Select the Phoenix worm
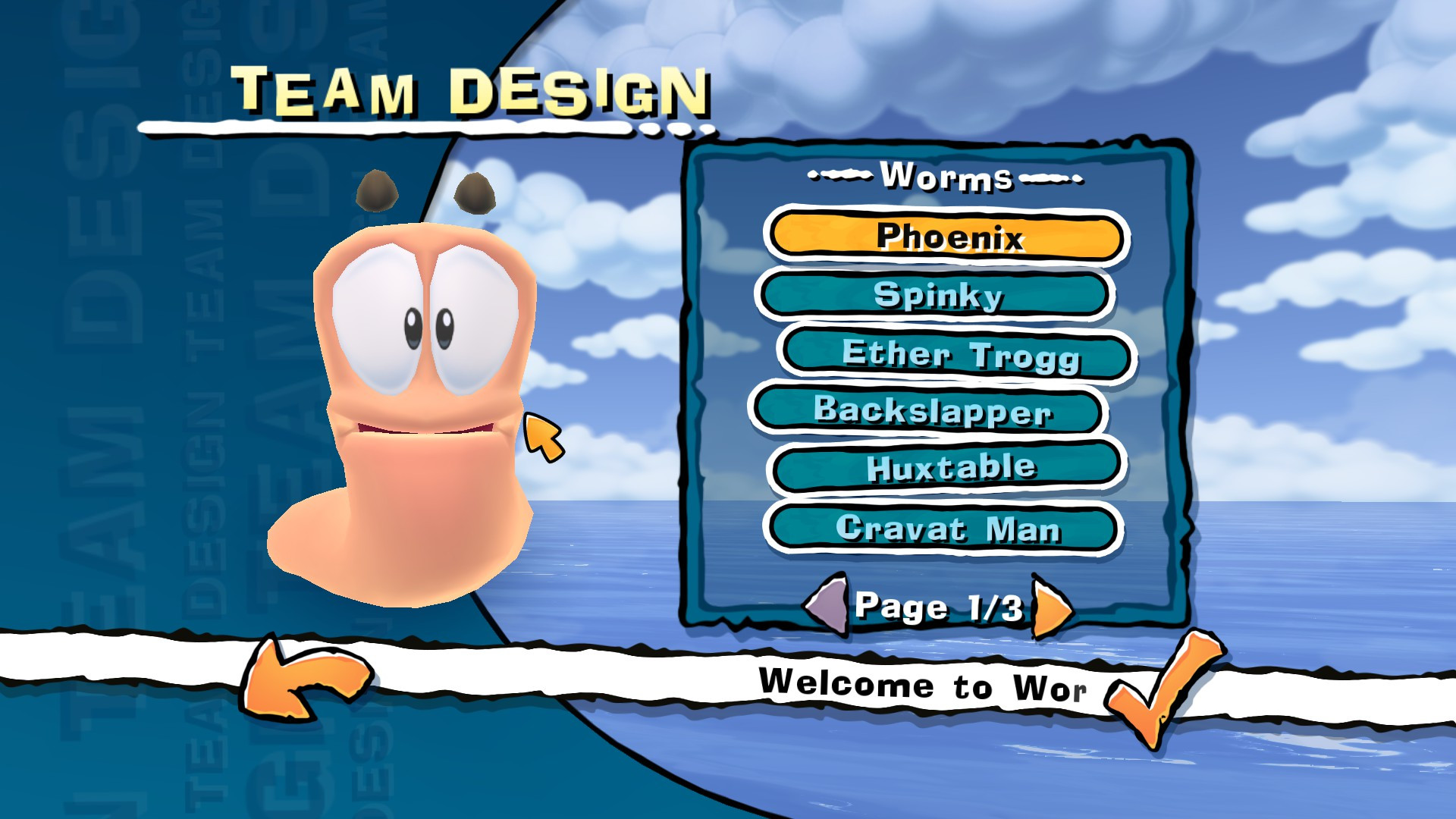Image resolution: width=1456 pixels, height=819 pixels. [x=945, y=237]
